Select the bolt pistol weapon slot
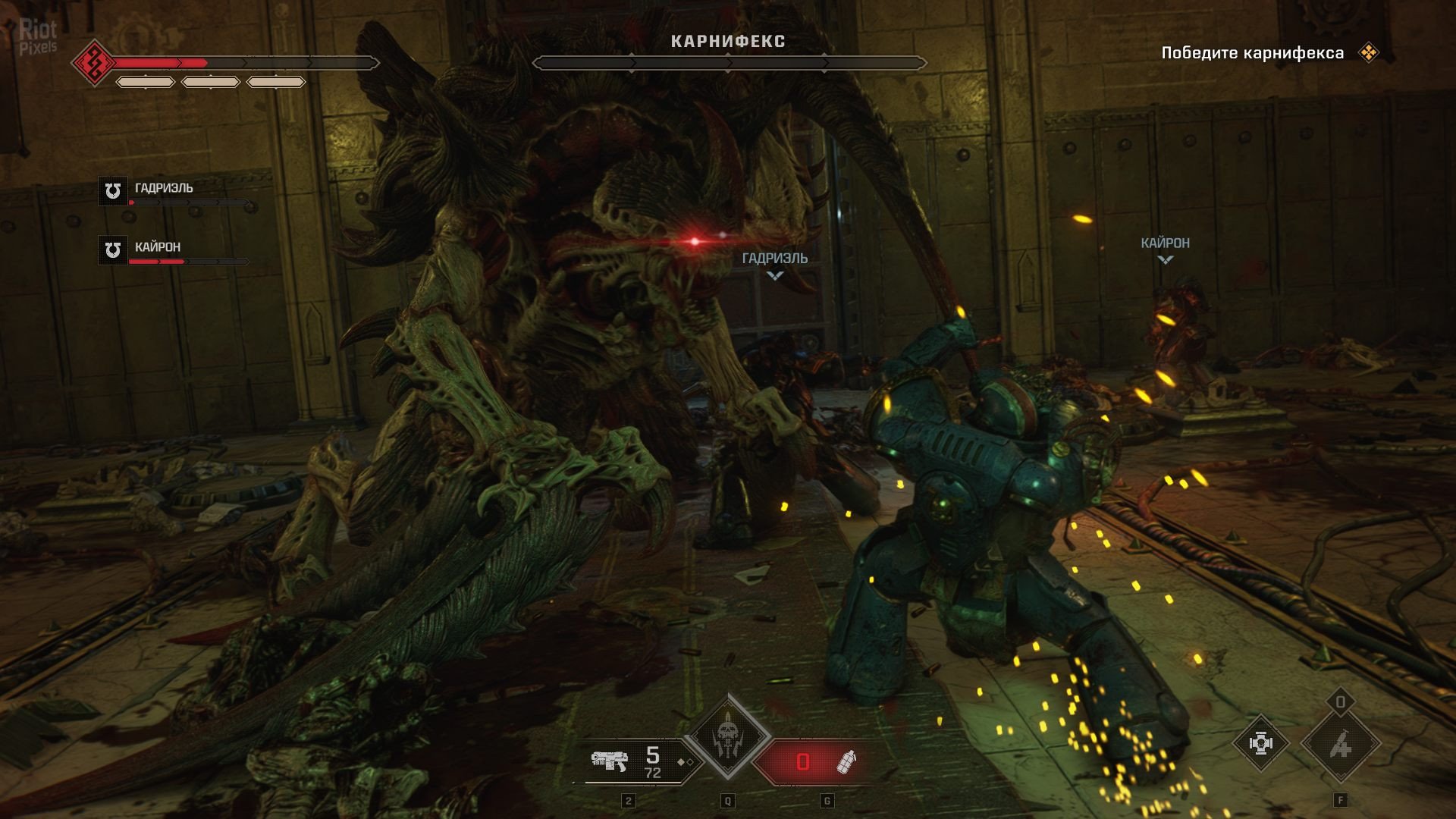The height and width of the screenshot is (819, 1456). (635, 761)
